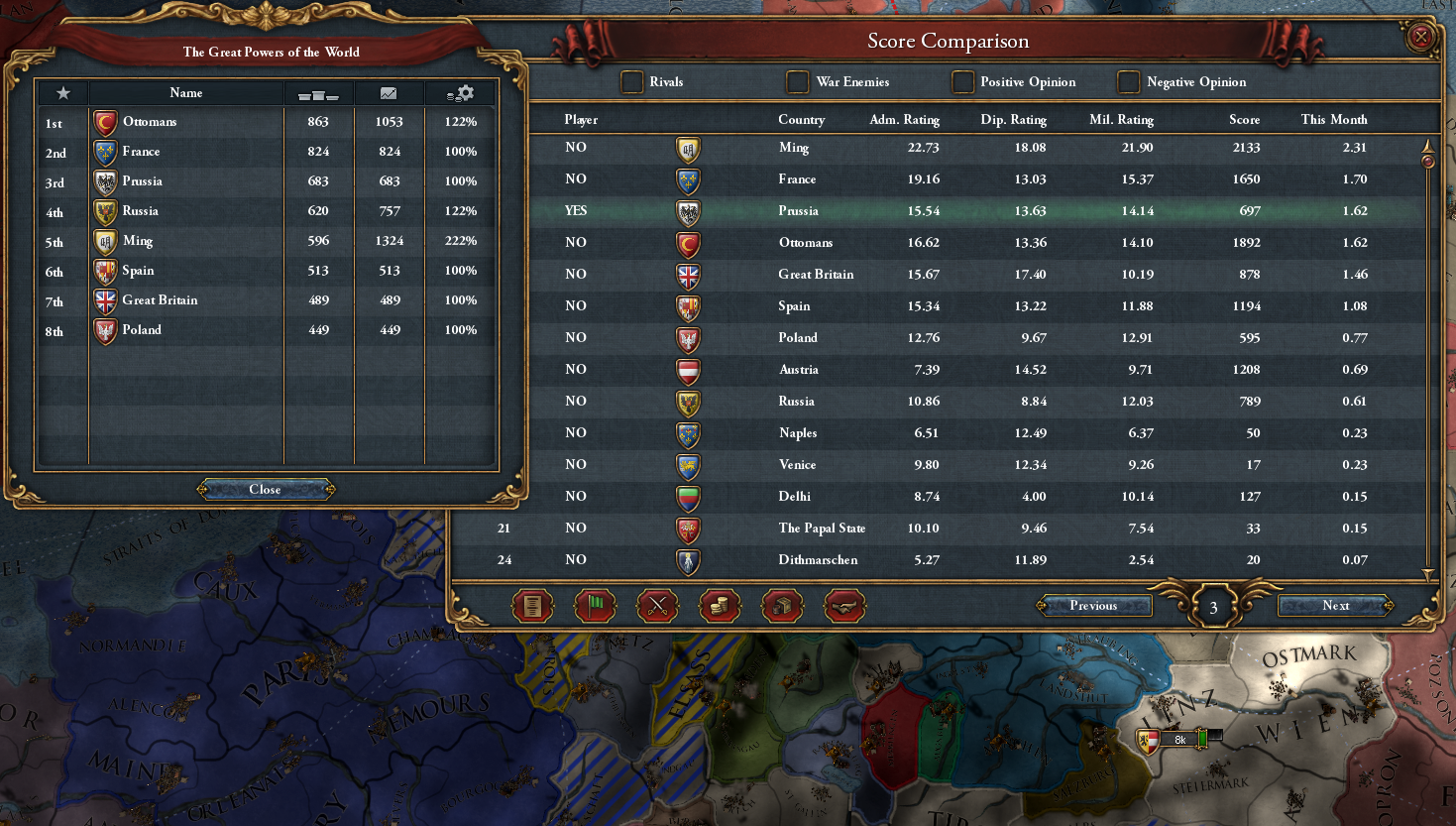Open the country overview ledger page
The width and height of the screenshot is (1456, 826).
click(x=532, y=606)
